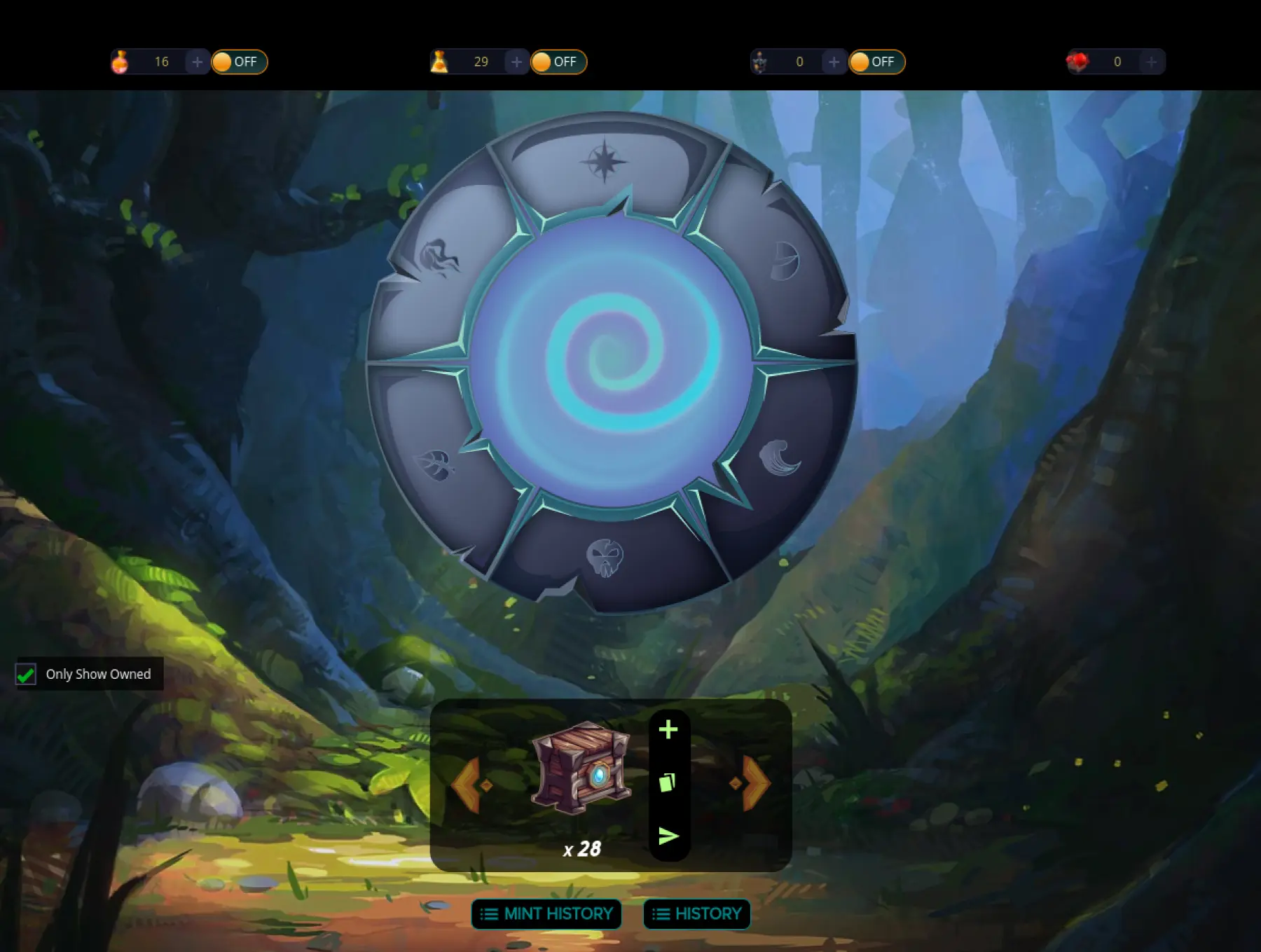Add more potions with the plus beside 16
Screen dimensions: 1261x952
pos(198,62)
